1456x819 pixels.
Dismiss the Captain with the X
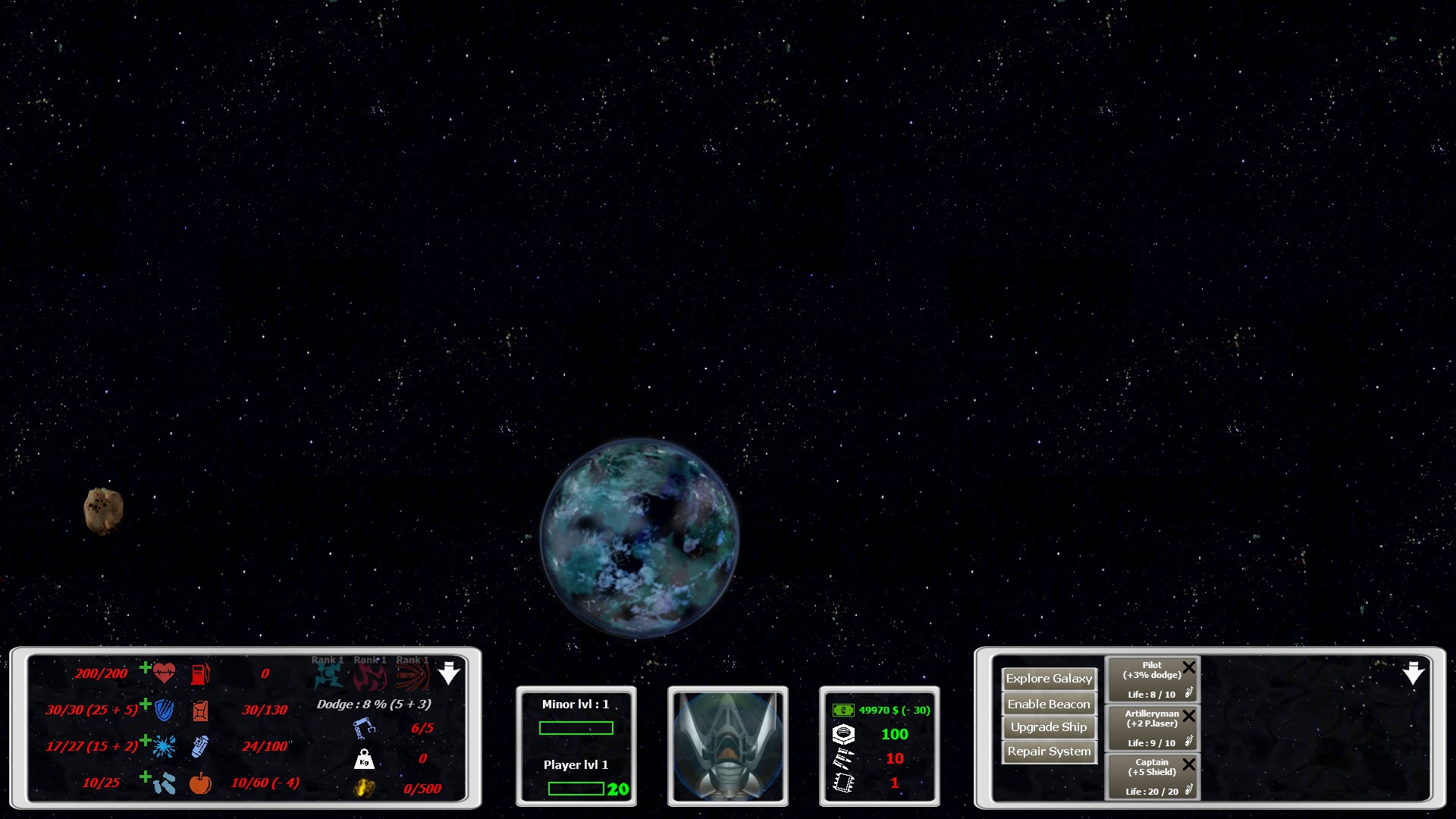tap(1189, 764)
